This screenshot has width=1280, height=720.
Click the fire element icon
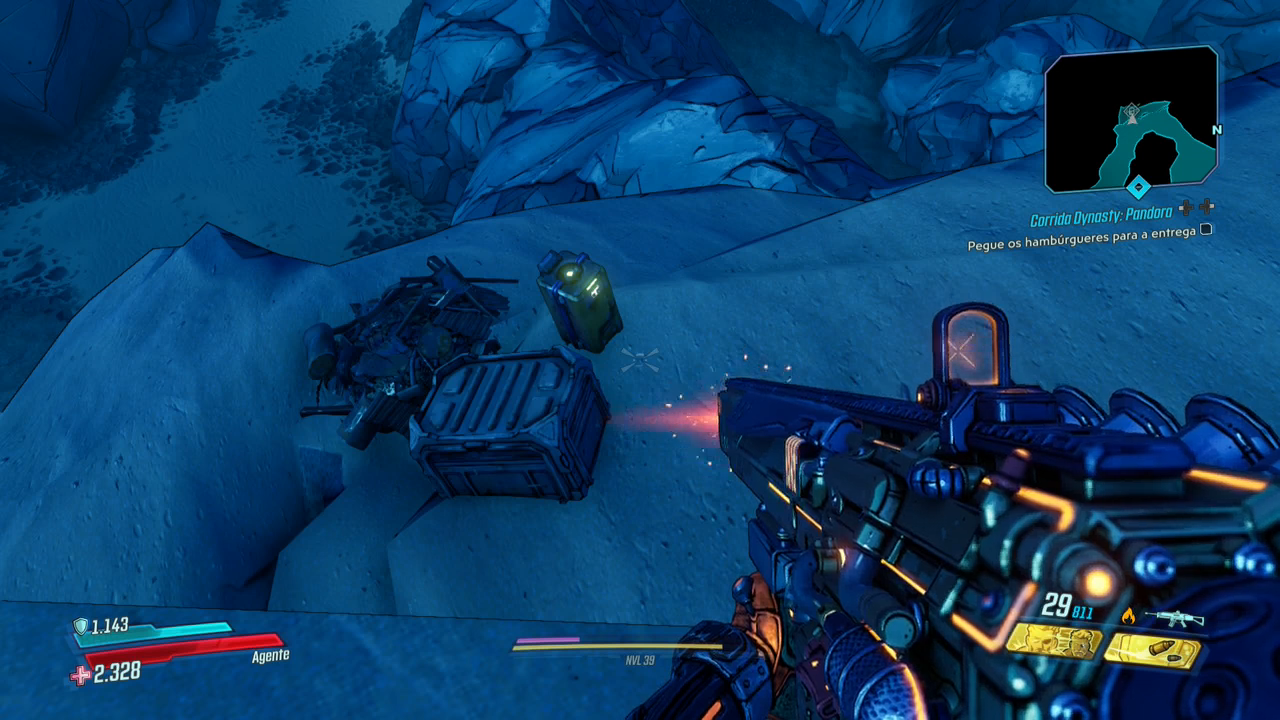point(1128,616)
